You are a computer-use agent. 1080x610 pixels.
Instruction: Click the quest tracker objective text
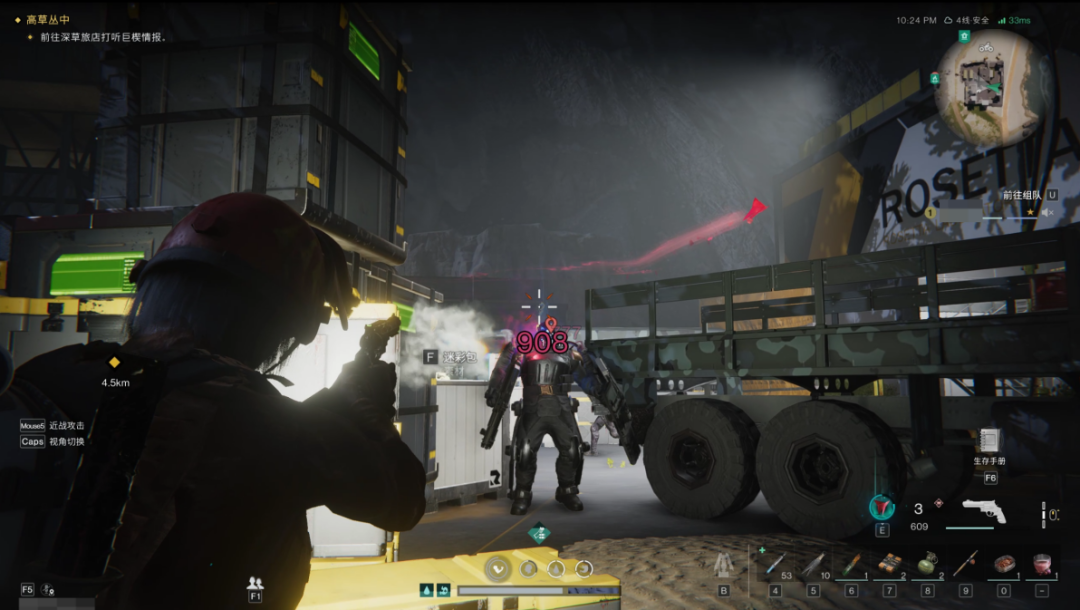(x=103, y=37)
